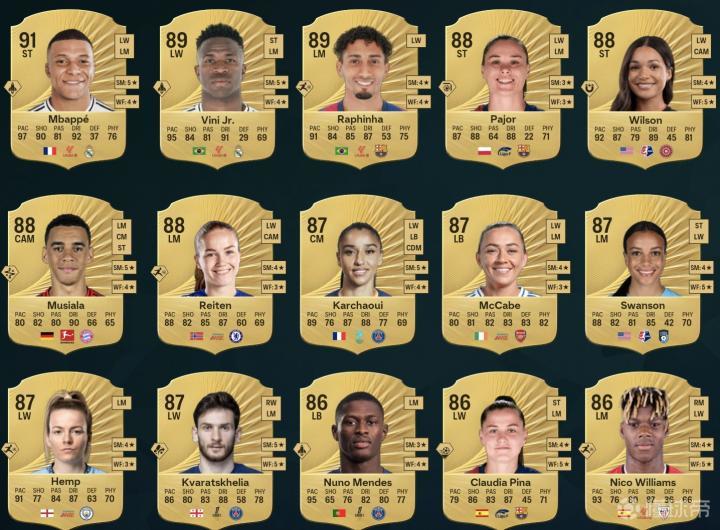This screenshot has height=530, width=720.
Task: Open the Wilson 88 ST card
Action: coord(645,85)
